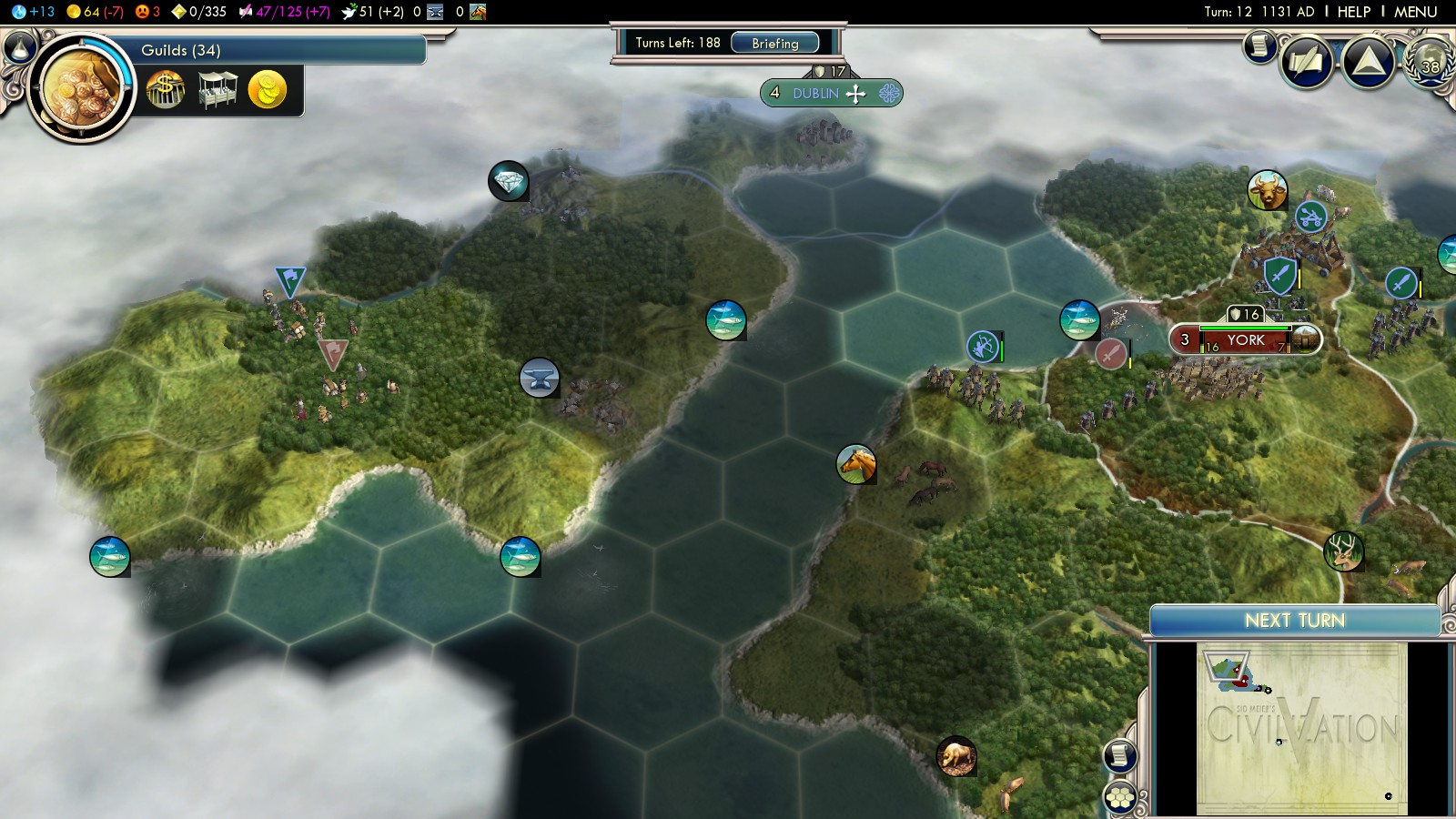End the turn with Next Turn

1294,621
